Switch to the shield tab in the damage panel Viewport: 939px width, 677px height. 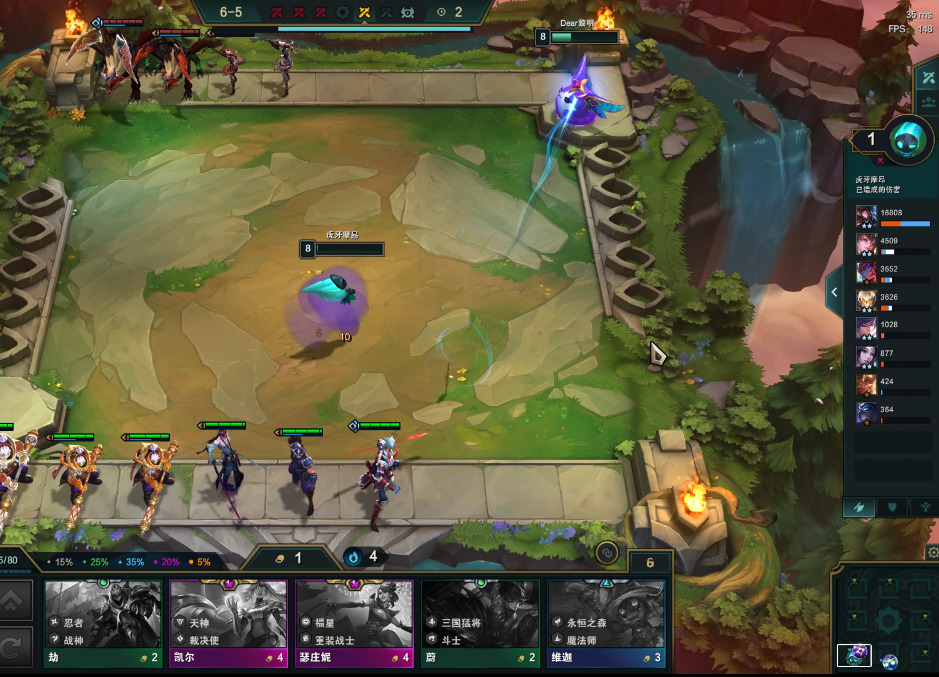coord(892,508)
